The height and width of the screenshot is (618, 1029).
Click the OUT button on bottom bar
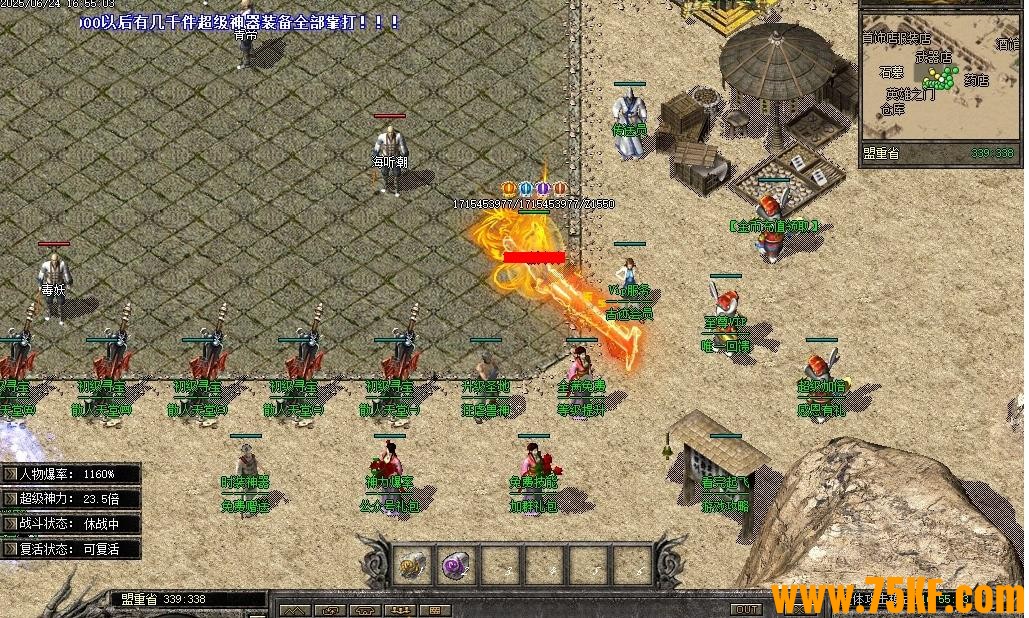[746, 609]
